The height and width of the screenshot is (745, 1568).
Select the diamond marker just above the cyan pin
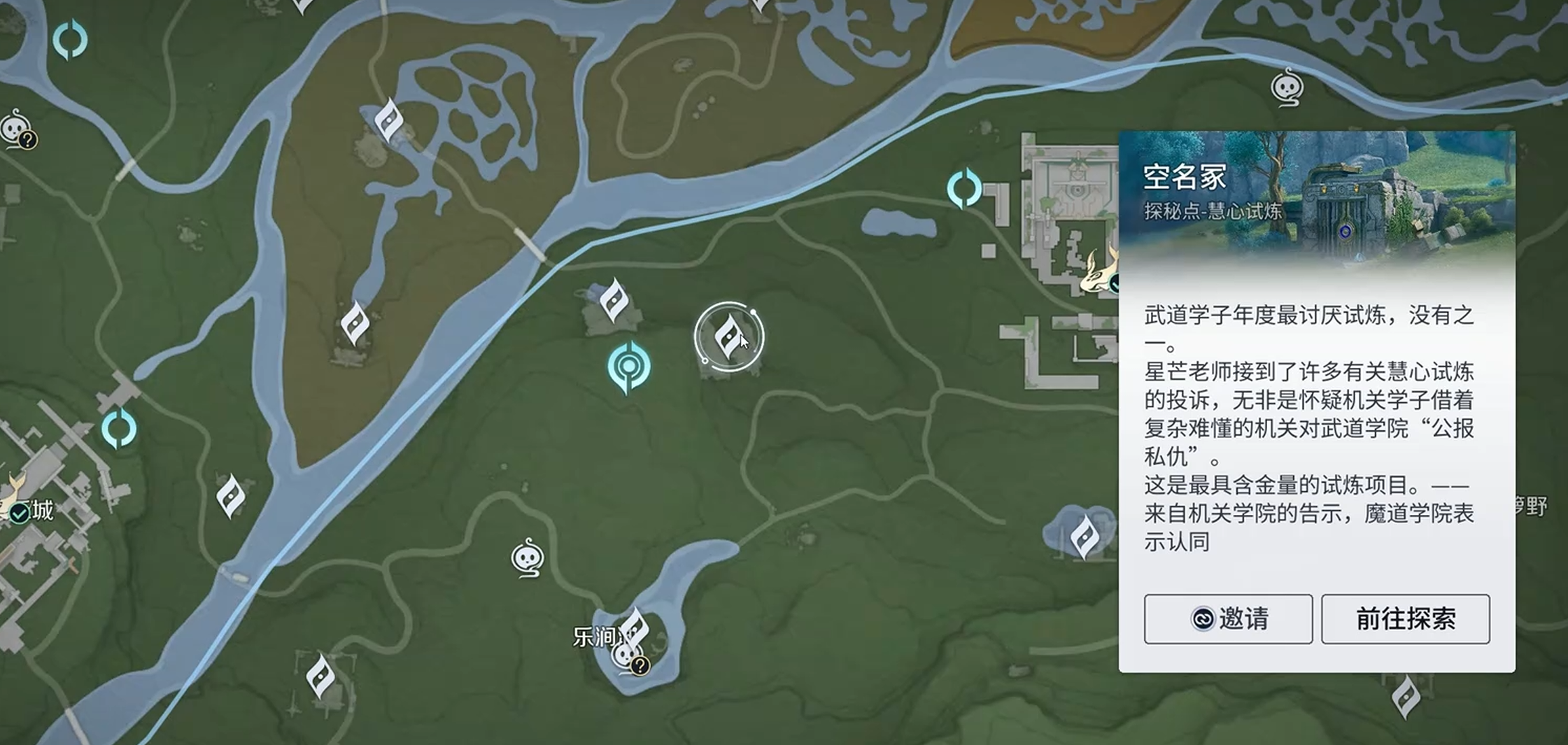[x=614, y=300]
